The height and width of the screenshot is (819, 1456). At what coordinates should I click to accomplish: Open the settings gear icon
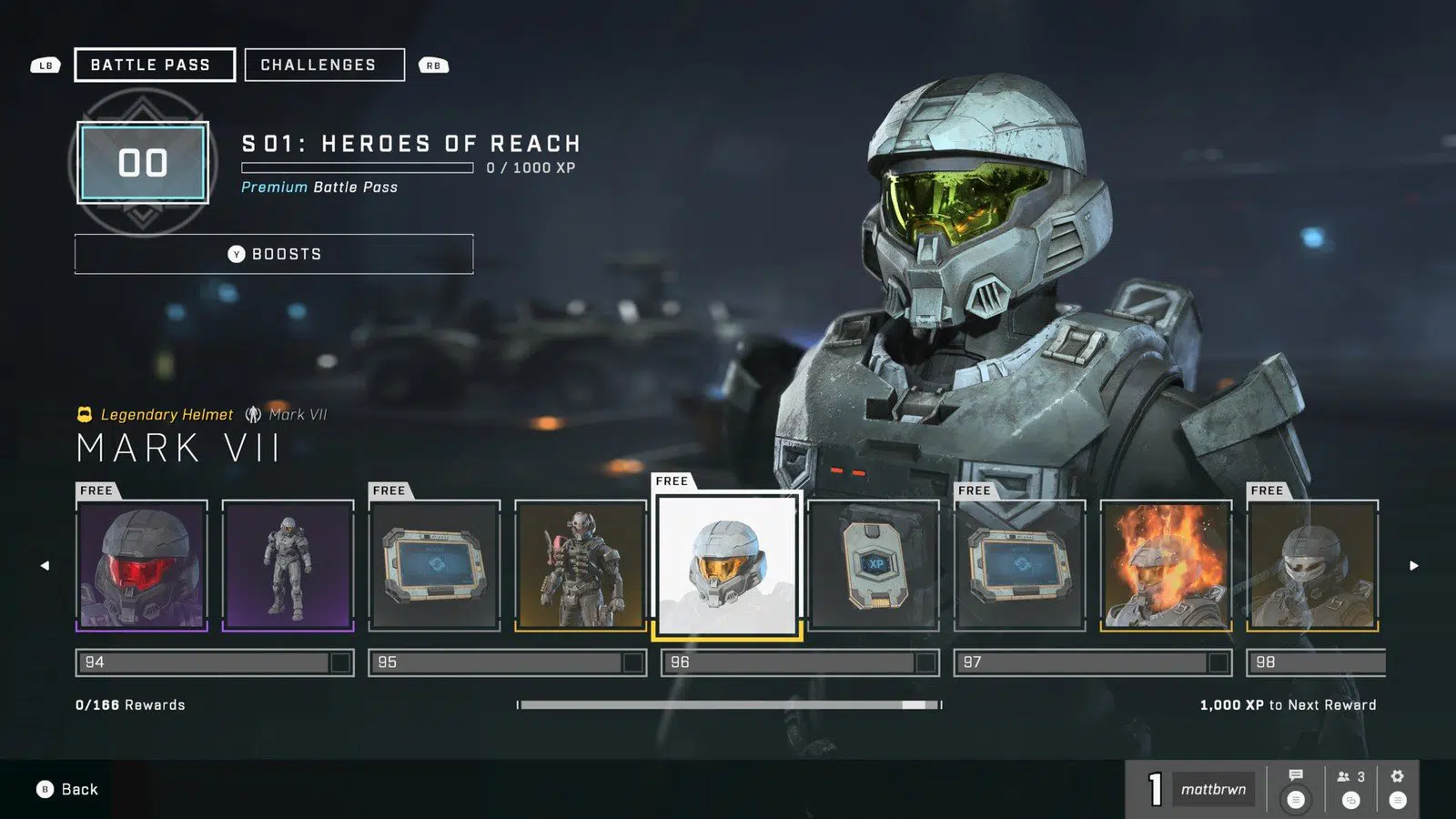pyautogui.click(x=1398, y=788)
